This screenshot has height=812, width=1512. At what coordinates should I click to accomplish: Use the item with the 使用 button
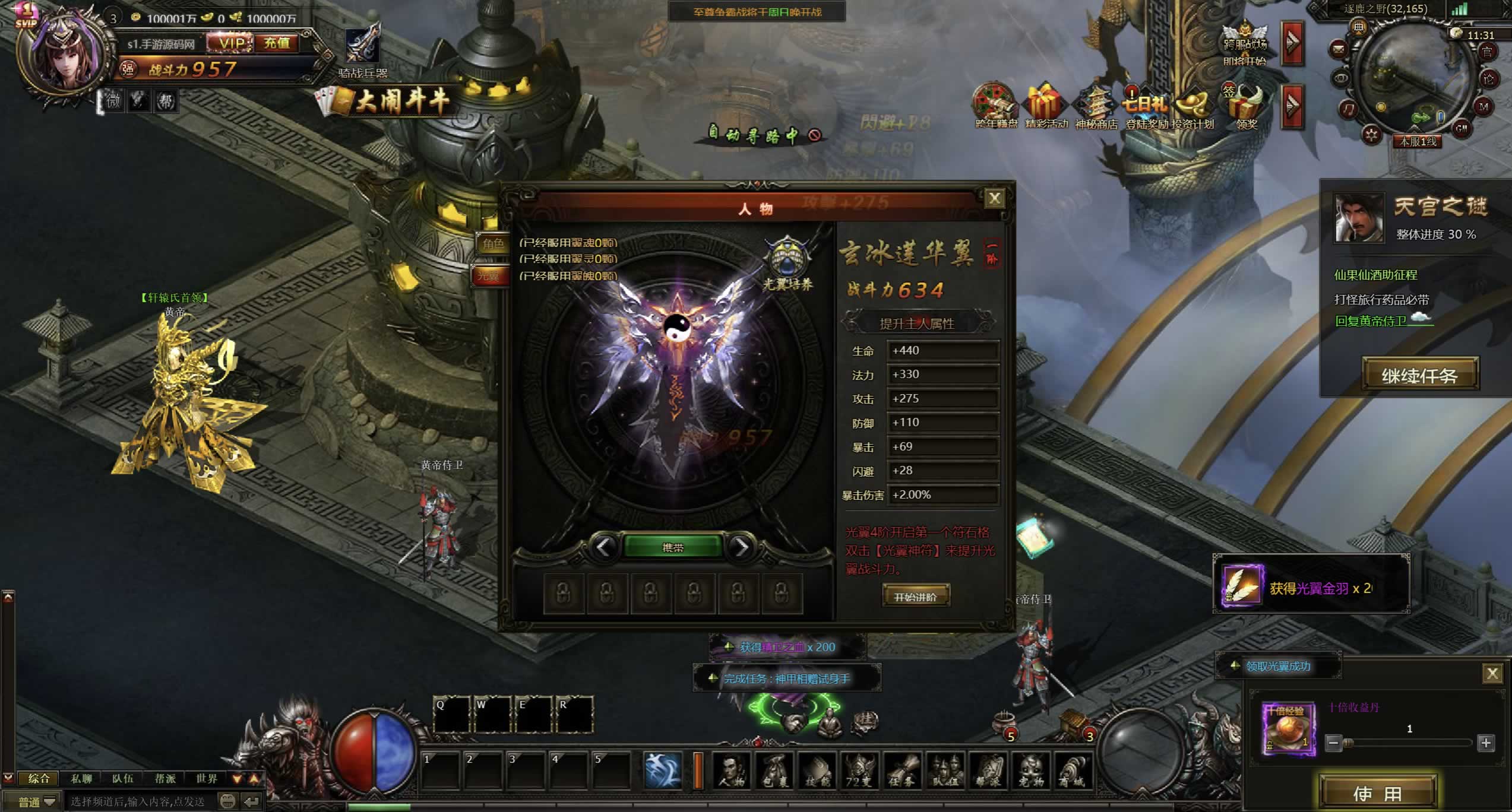coord(1377,793)
